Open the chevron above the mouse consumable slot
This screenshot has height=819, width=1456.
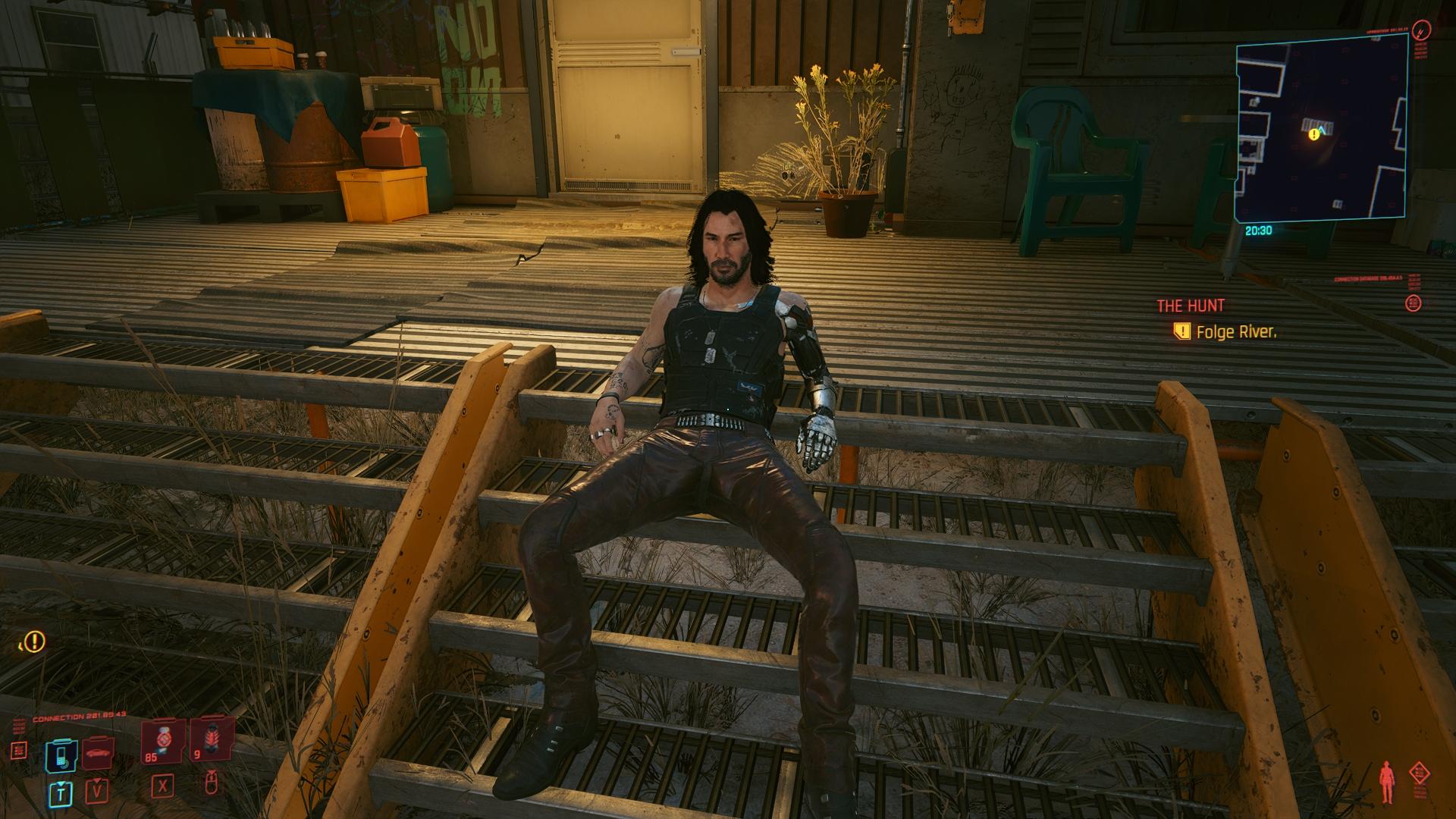tap(212, 772)
